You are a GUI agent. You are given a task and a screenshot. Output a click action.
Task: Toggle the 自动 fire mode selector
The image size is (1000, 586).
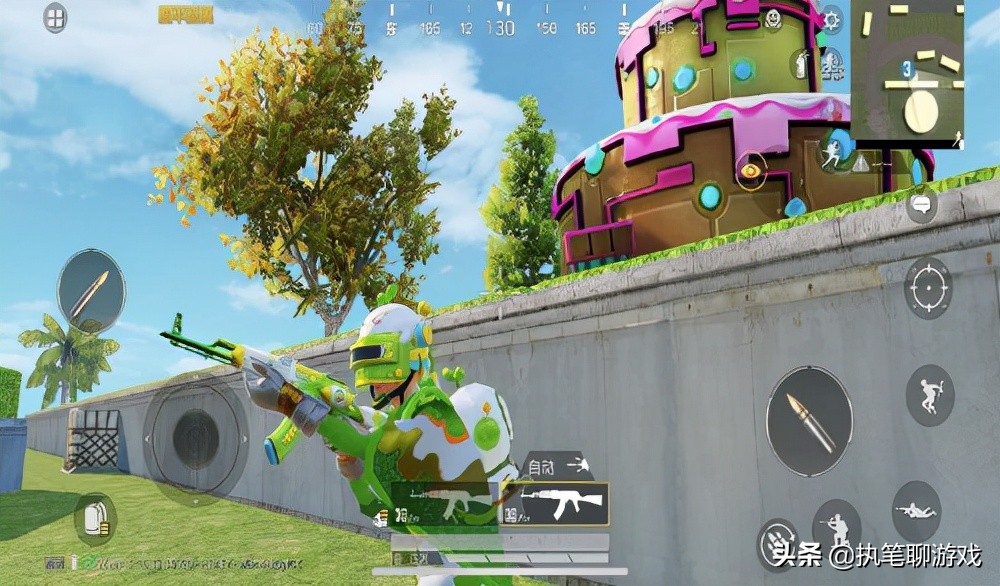(555, 464)
